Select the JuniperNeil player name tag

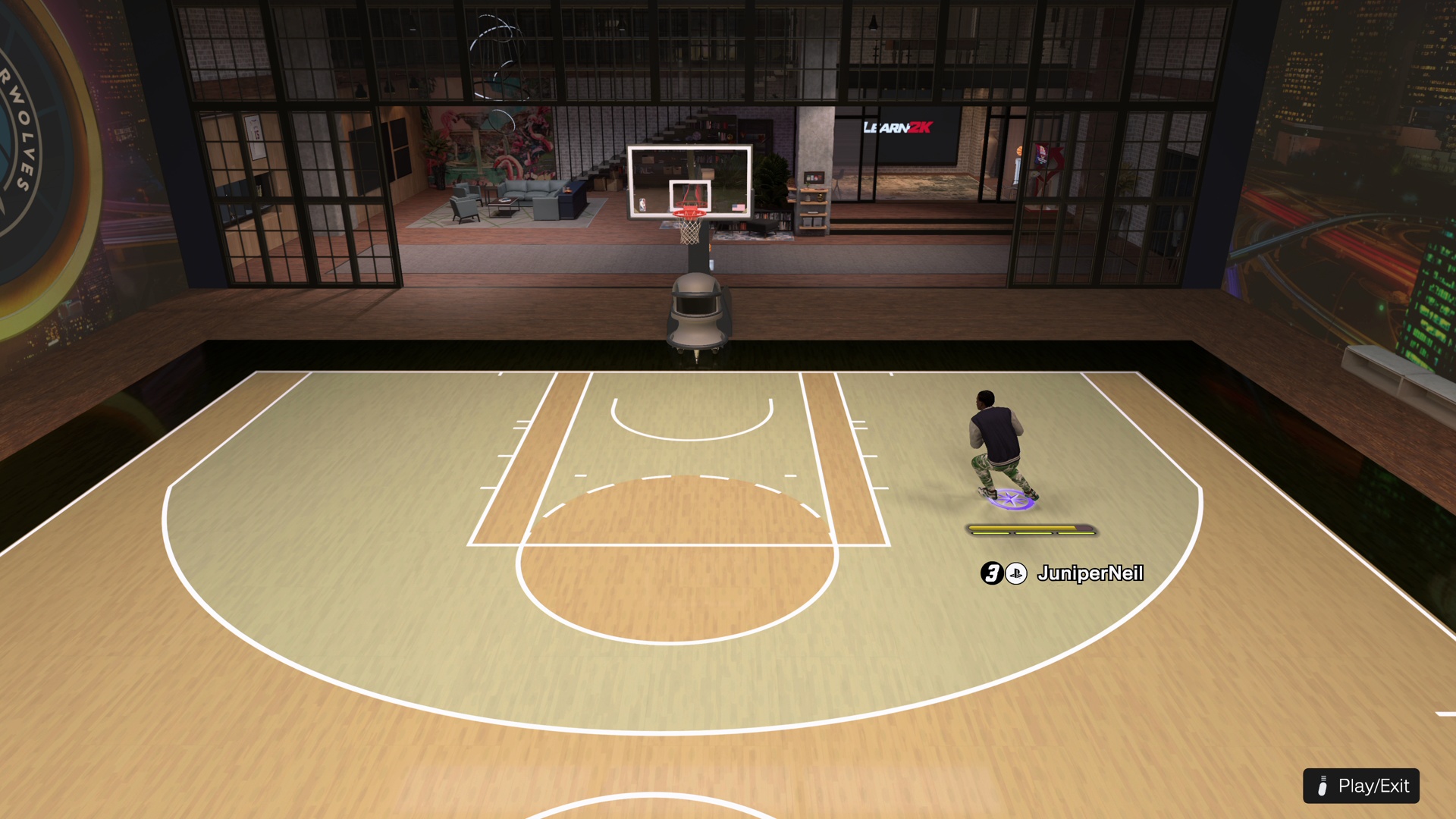(x=1089, y=573)
